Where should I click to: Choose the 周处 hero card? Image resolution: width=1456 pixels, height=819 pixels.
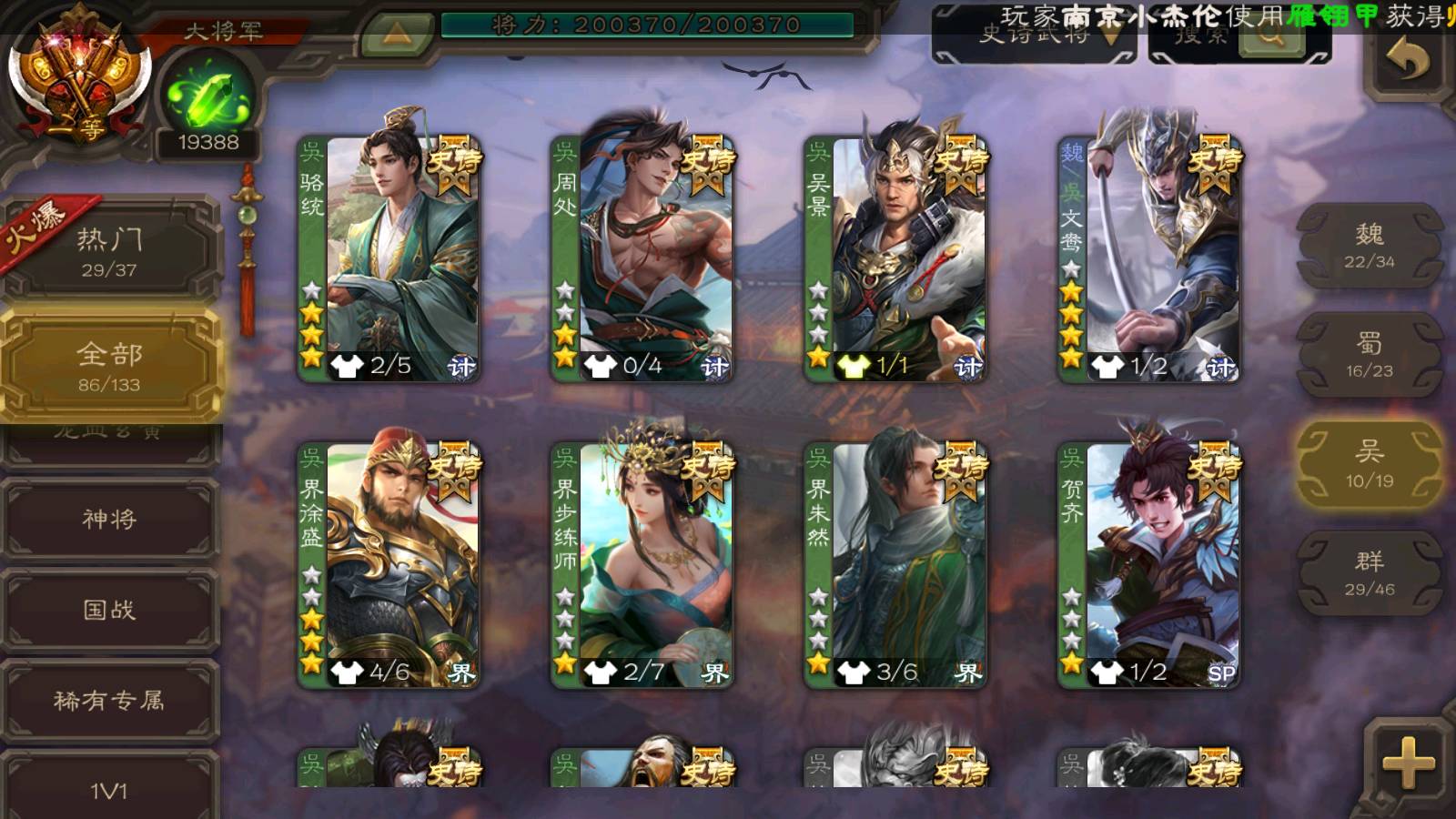642,258
